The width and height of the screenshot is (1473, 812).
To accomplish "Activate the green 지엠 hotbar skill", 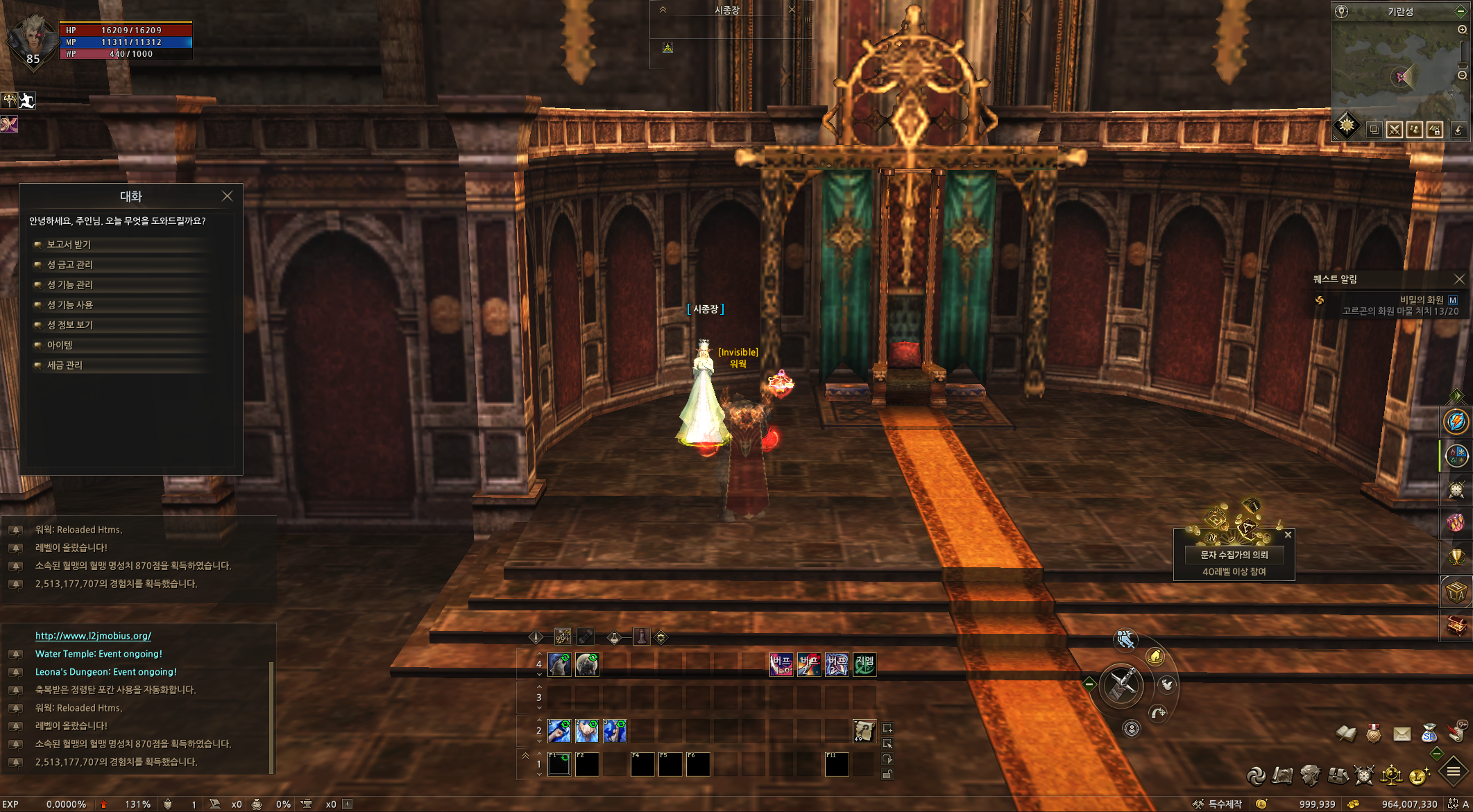I will (865, 664).
